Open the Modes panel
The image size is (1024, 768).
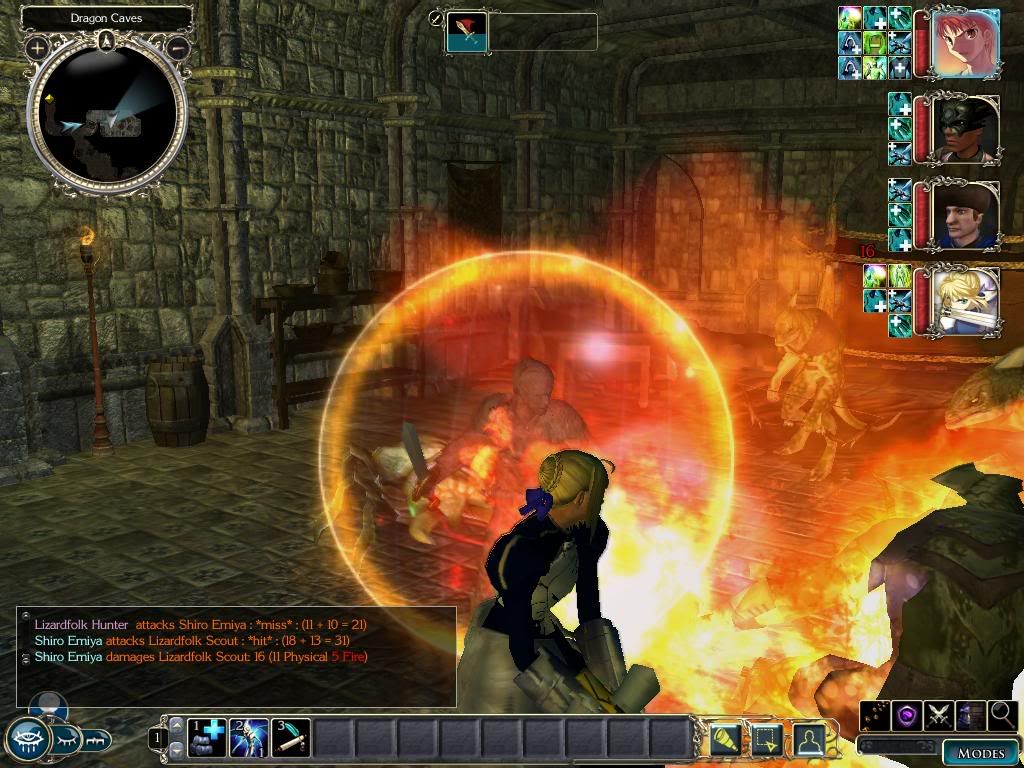click(x=980, y=753)
